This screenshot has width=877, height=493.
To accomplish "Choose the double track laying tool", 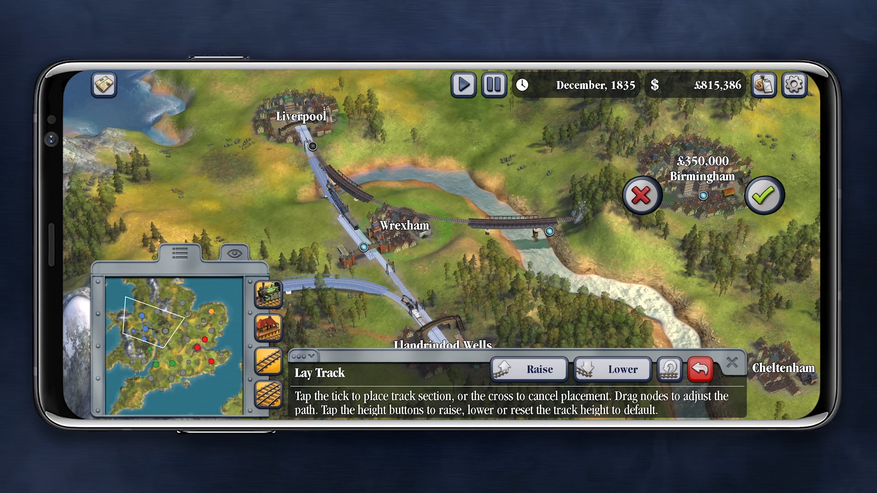I will pos(268,394).
